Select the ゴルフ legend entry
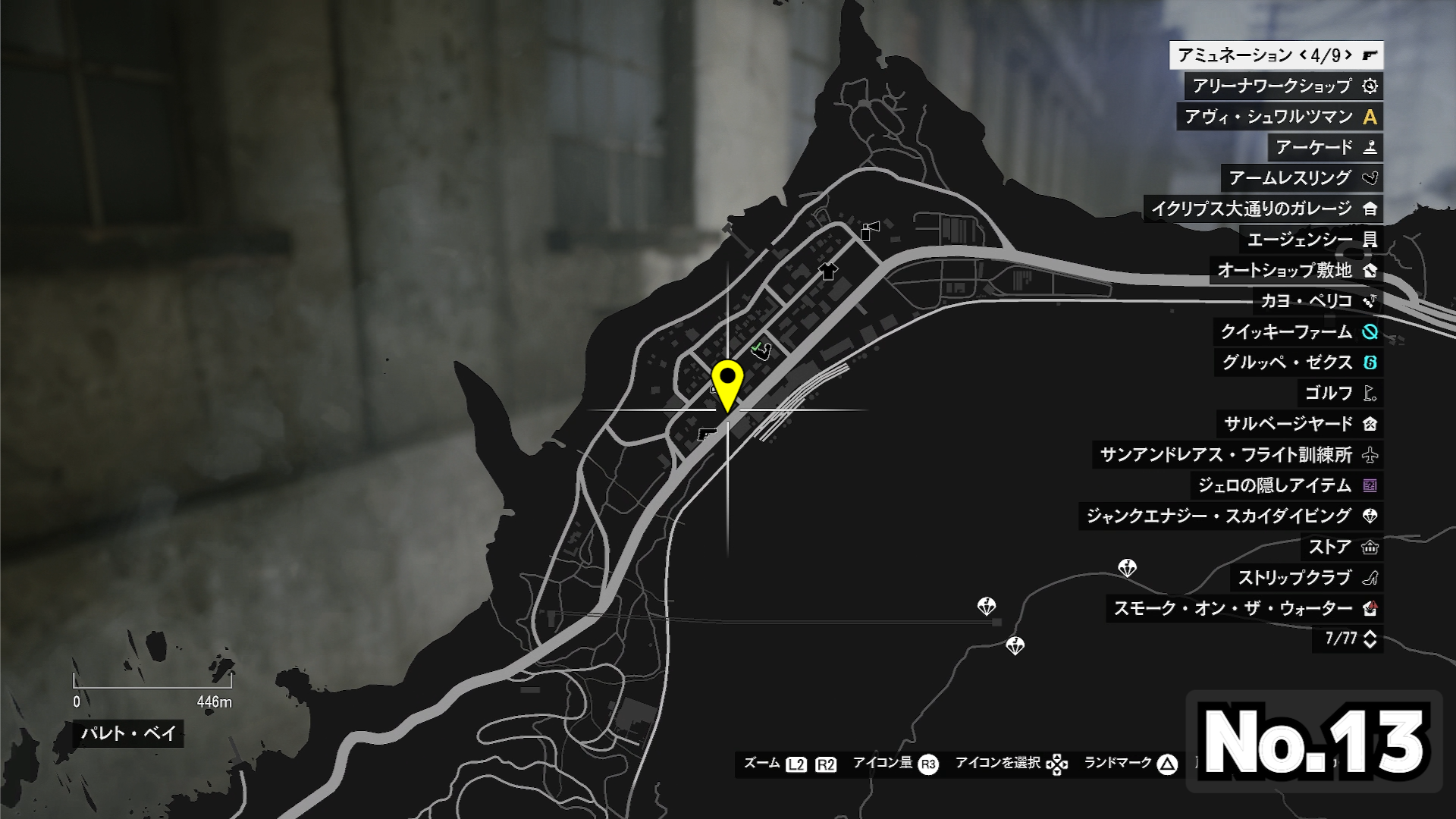Viewport: 1456px width, 819px height. pos(1339,393)
